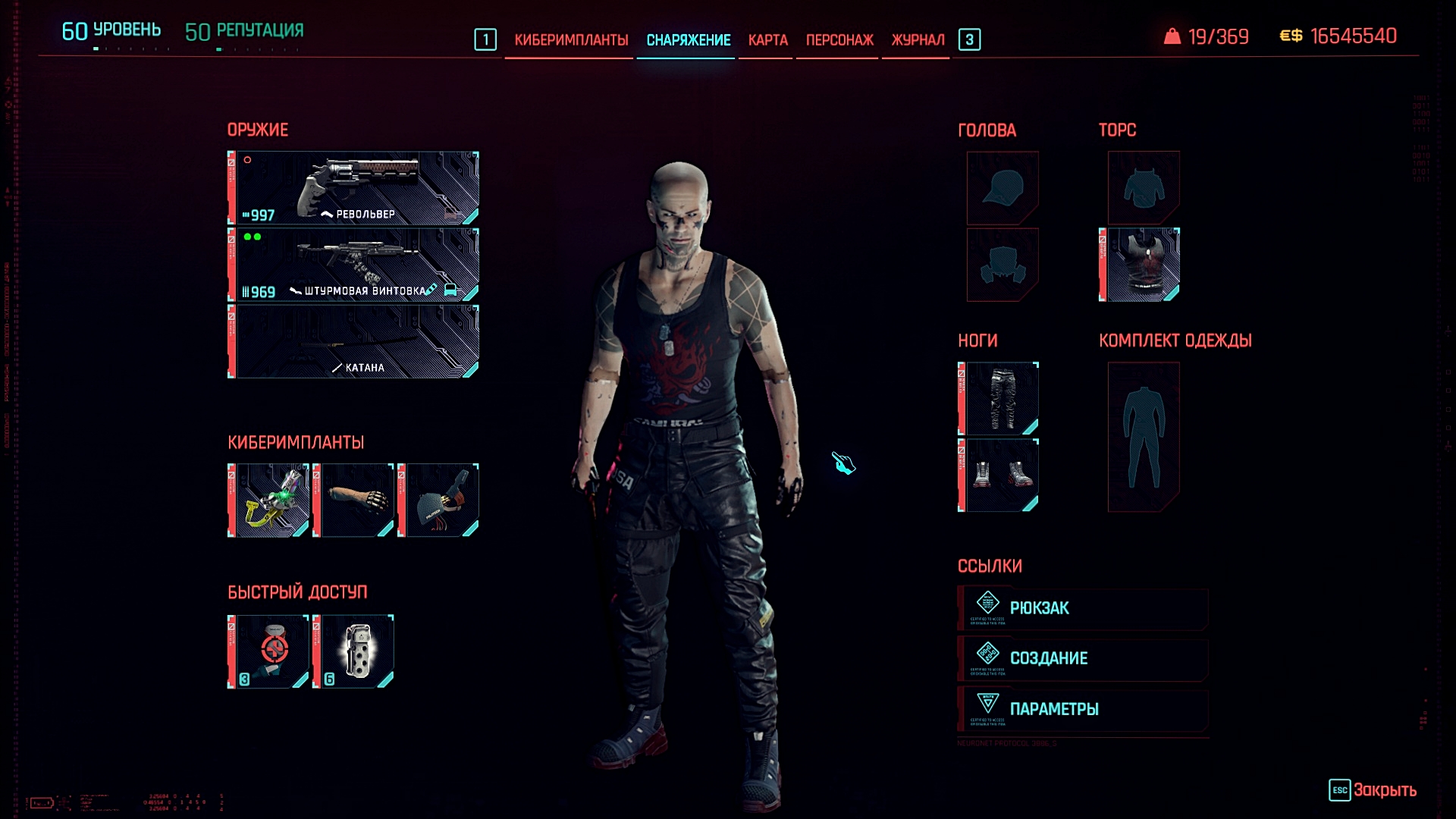Open the КОМПЛЕКТ ОДЕЖДЫ outfit slot
This screenshot has height=819, width=1456.
[x=1144, y=436]
